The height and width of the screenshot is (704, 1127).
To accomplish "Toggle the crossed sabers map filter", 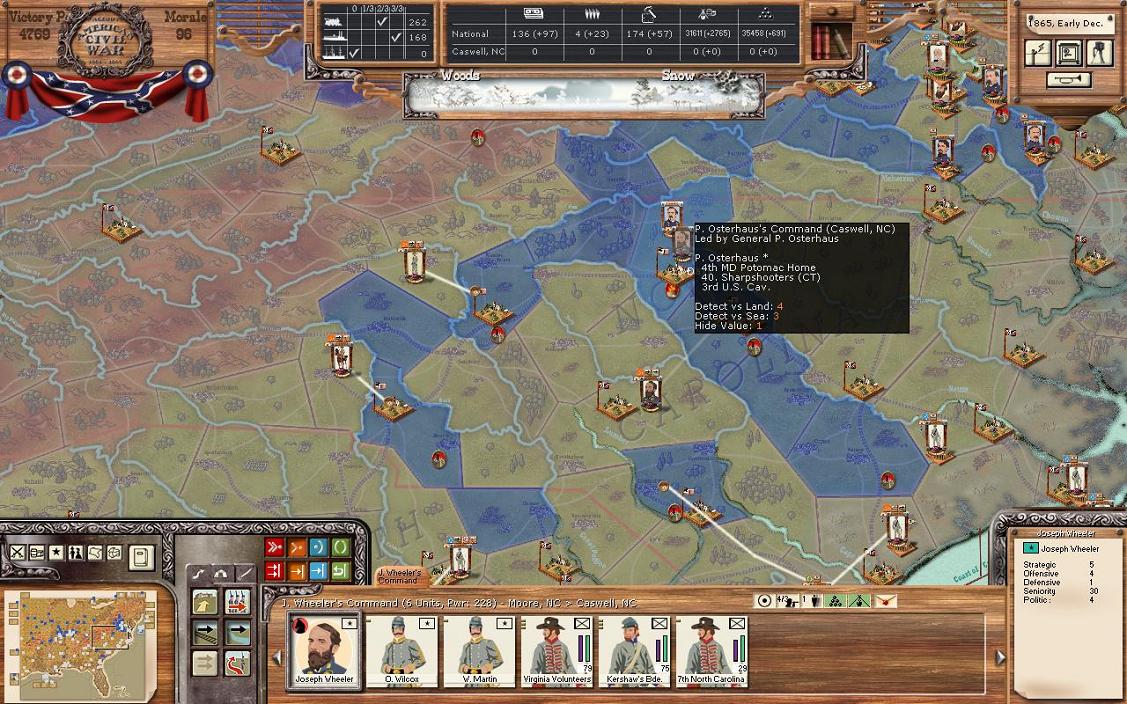I will point(18,553).
